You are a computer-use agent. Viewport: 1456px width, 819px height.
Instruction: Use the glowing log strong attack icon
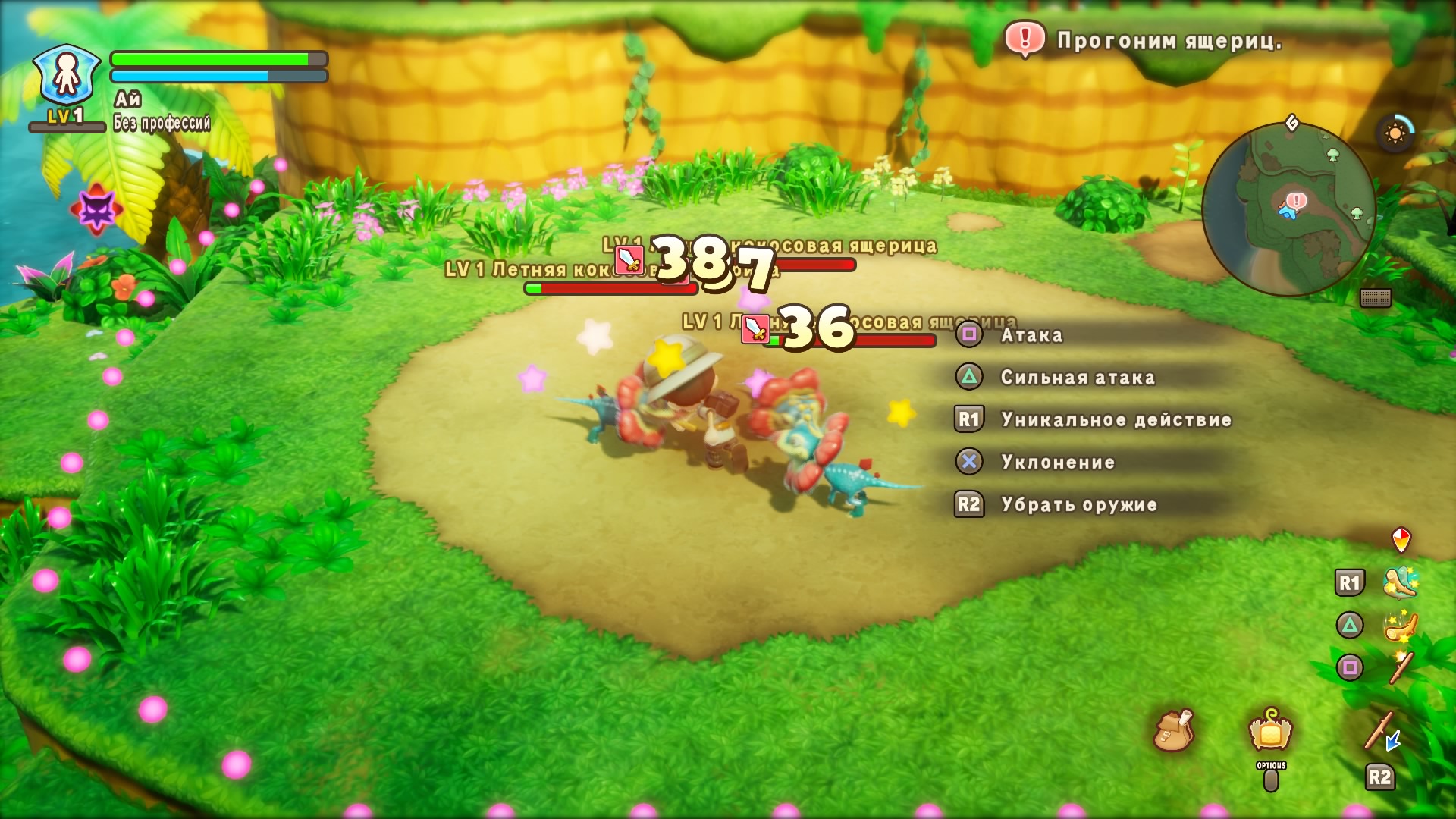pos(1400,626)
